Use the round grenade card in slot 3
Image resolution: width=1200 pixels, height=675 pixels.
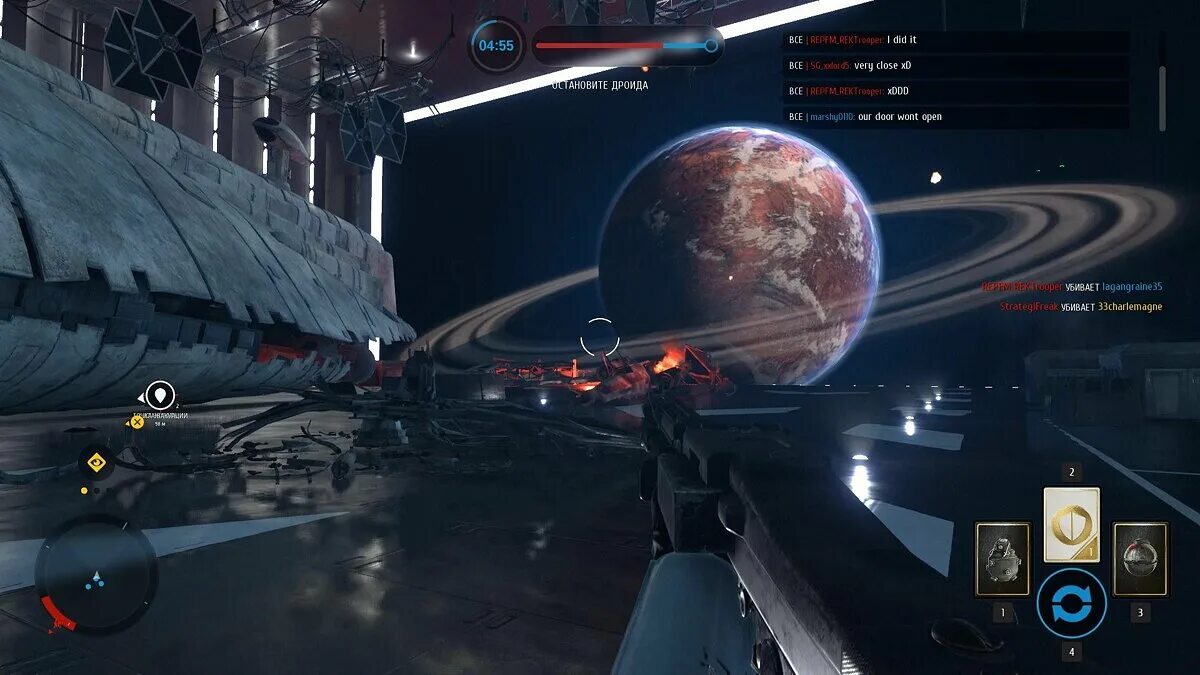tap(1140, 559)
